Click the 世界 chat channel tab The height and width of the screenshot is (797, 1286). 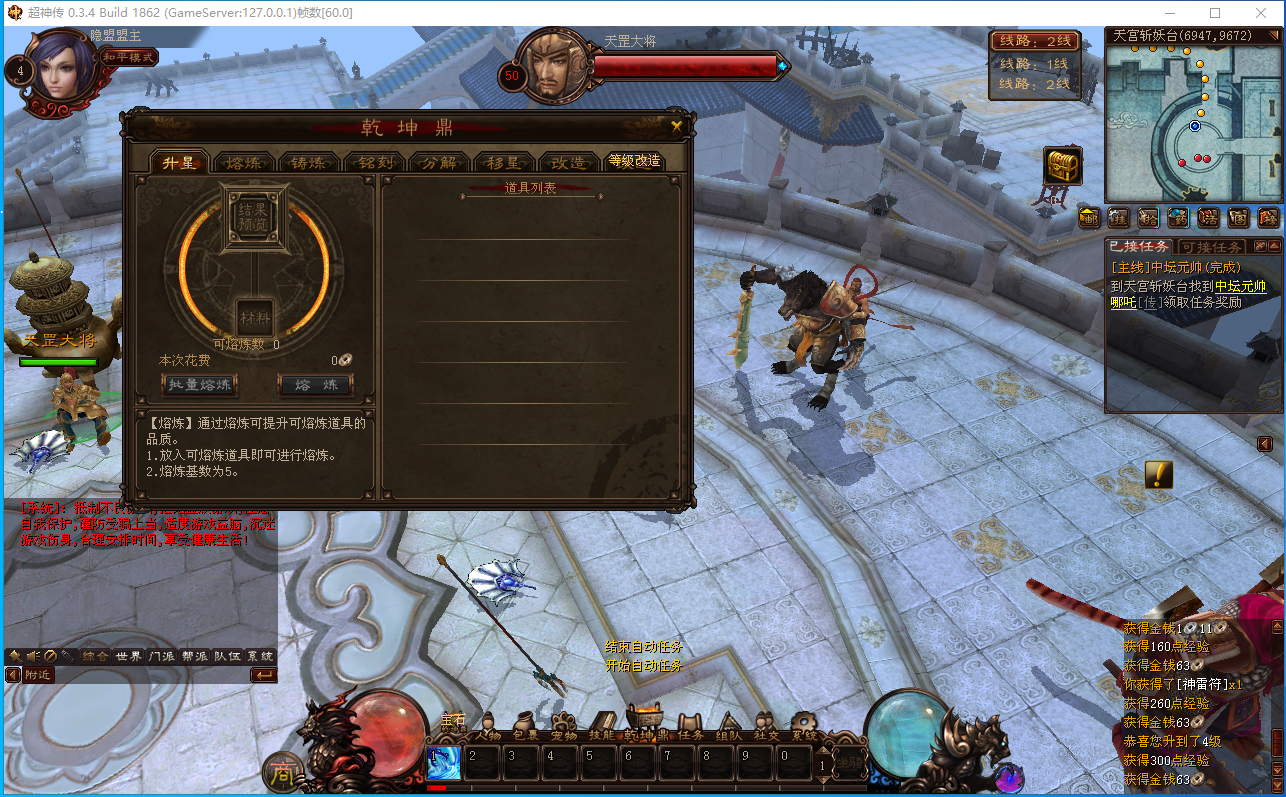(128, 656)
